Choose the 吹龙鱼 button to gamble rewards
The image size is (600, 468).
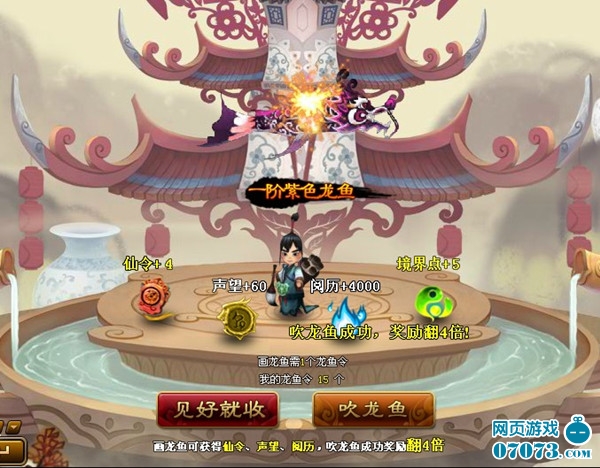coord(373,410)
